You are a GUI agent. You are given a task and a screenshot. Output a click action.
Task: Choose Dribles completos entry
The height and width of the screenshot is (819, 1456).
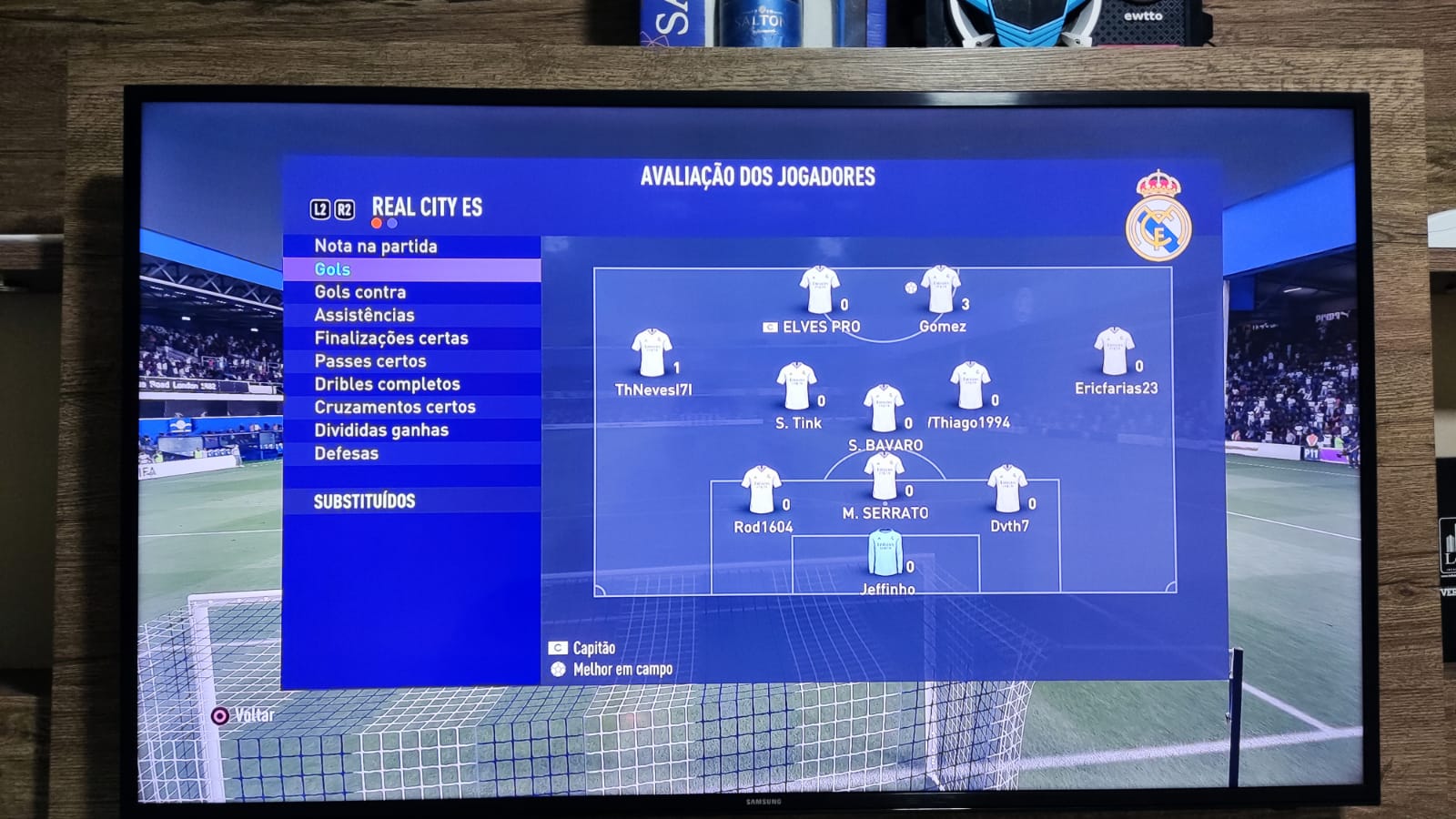pyautogui.click(x=387, y=384)
